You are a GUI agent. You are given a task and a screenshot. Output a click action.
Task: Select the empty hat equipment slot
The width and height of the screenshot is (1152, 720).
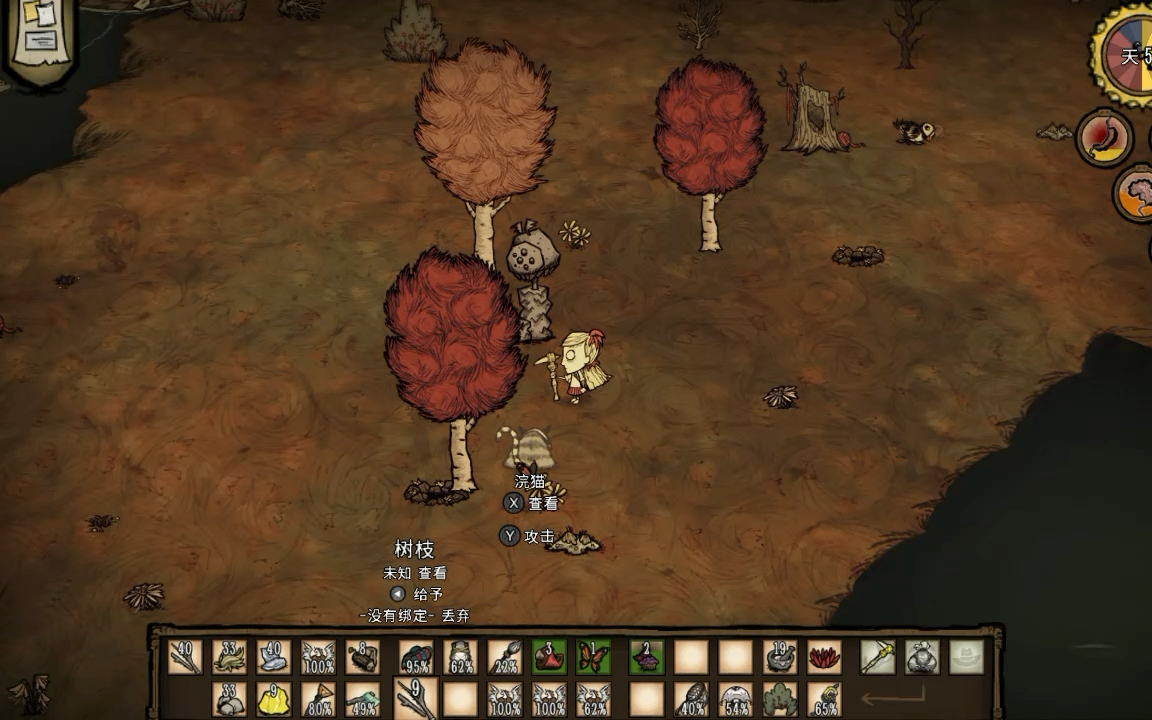pyautogui.click(x=966, y=657)
